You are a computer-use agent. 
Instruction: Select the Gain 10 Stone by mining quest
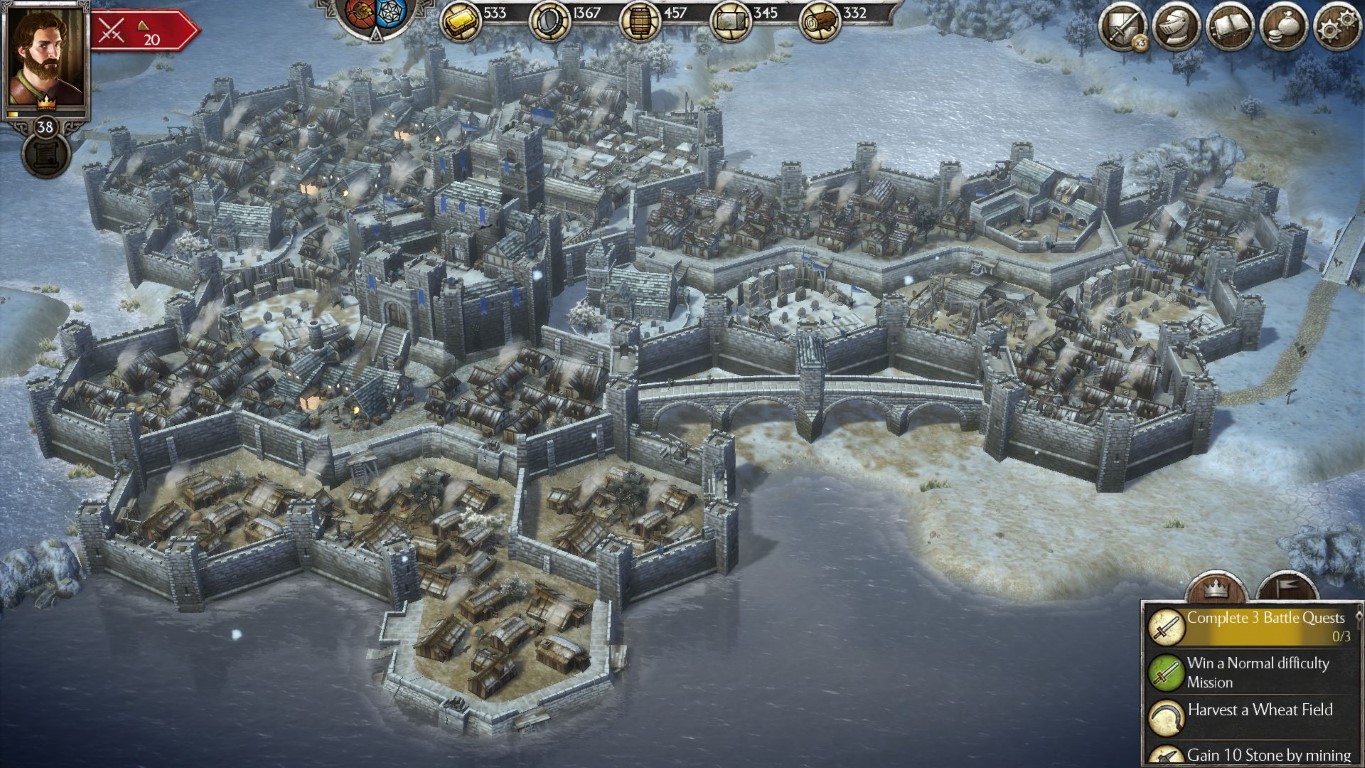(1254, 754)
